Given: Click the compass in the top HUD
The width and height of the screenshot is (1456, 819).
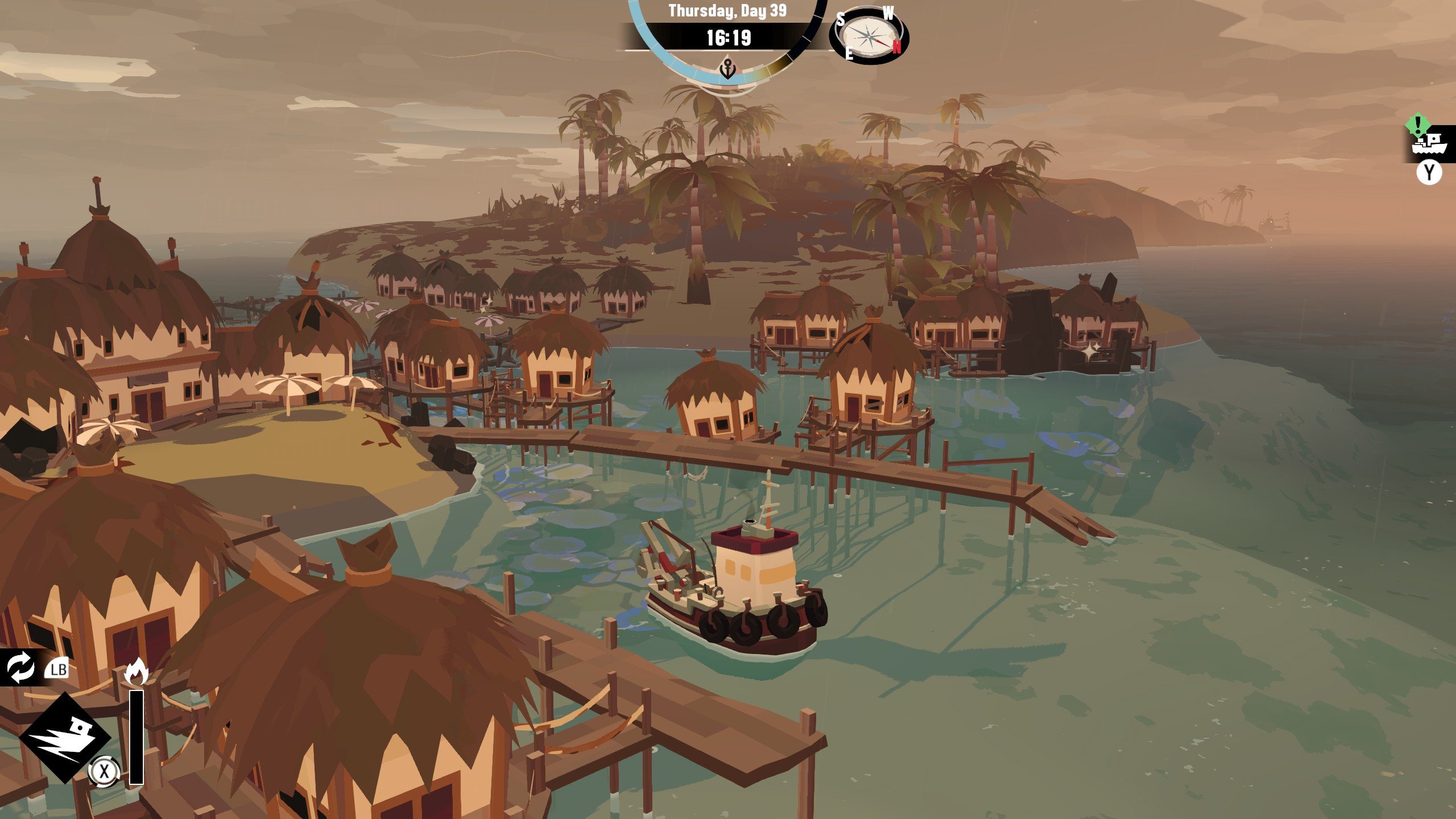Looking at the screenshot, I should click(868, 36).
